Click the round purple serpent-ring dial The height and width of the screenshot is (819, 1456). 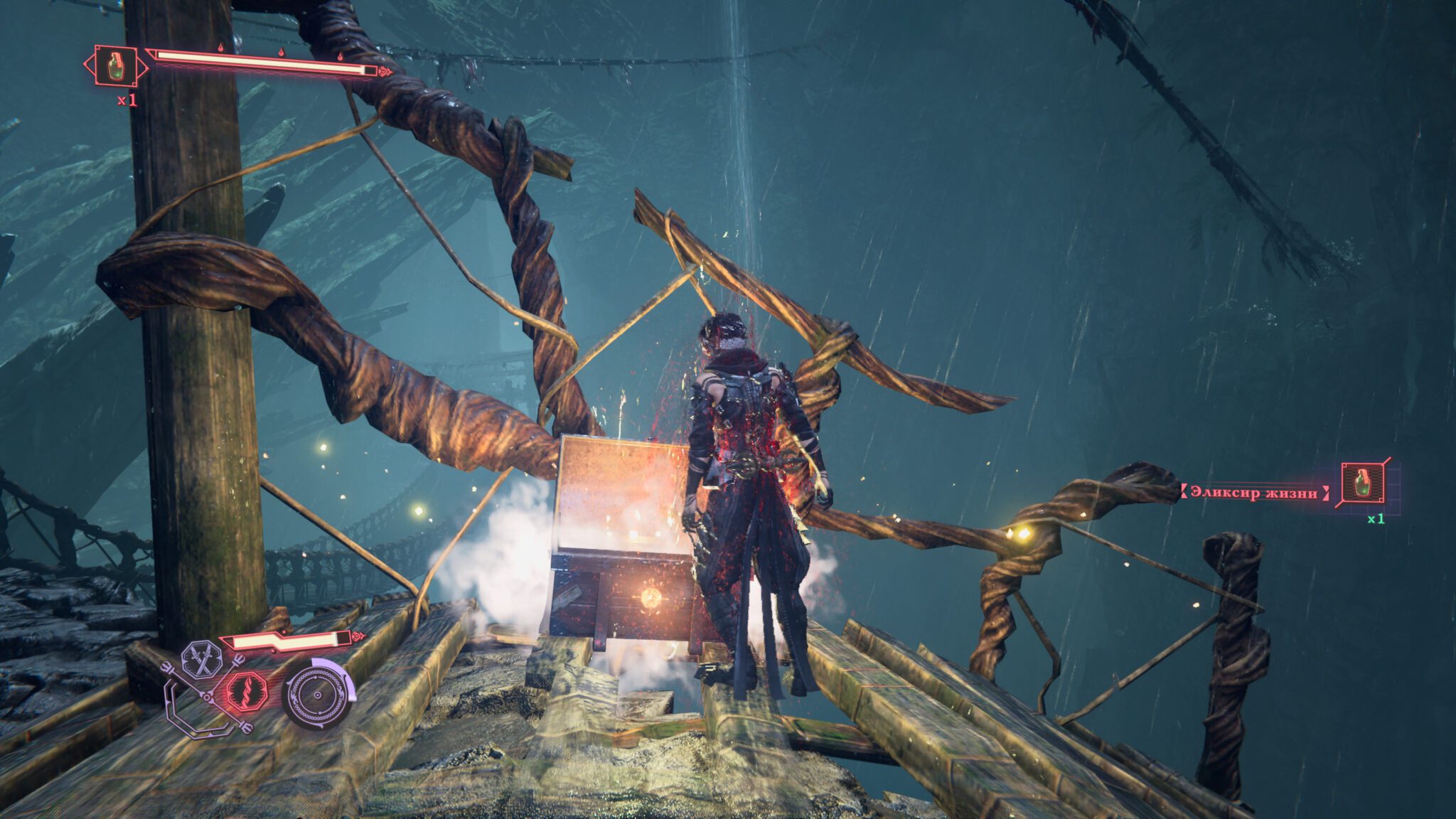318,693
